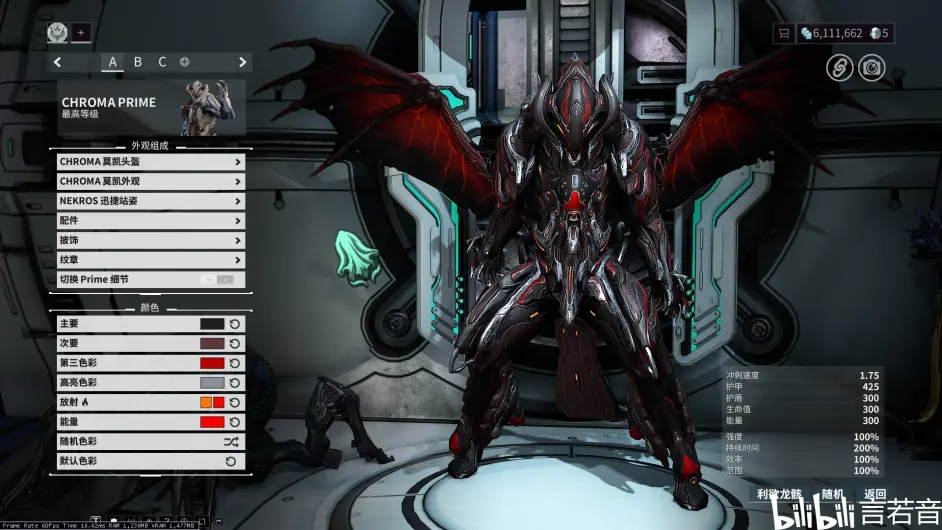Open the 纹章 sigil menu

(150, 260)
